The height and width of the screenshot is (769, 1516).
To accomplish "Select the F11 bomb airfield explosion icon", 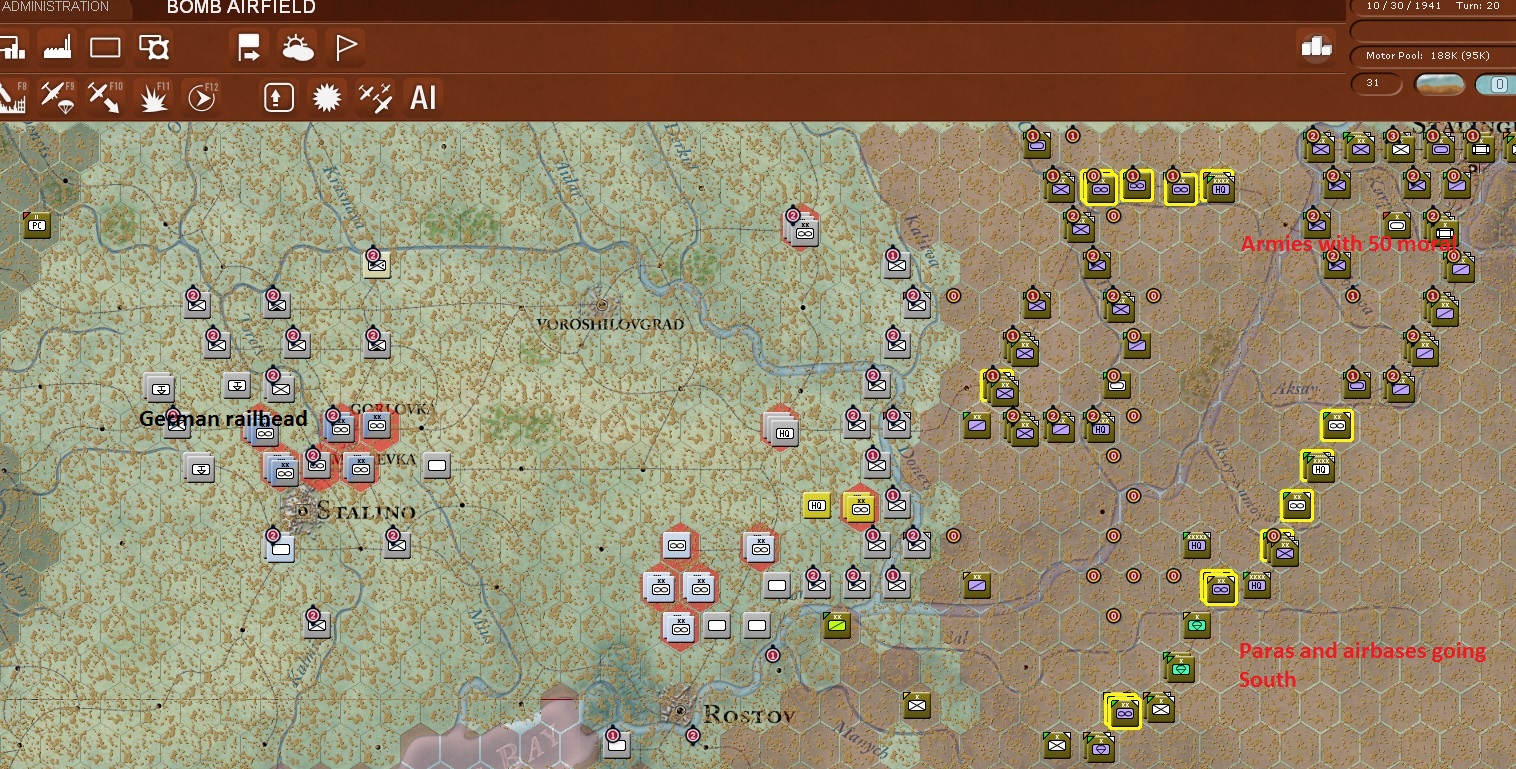I will pyautogui.click(x=152, y=97).
